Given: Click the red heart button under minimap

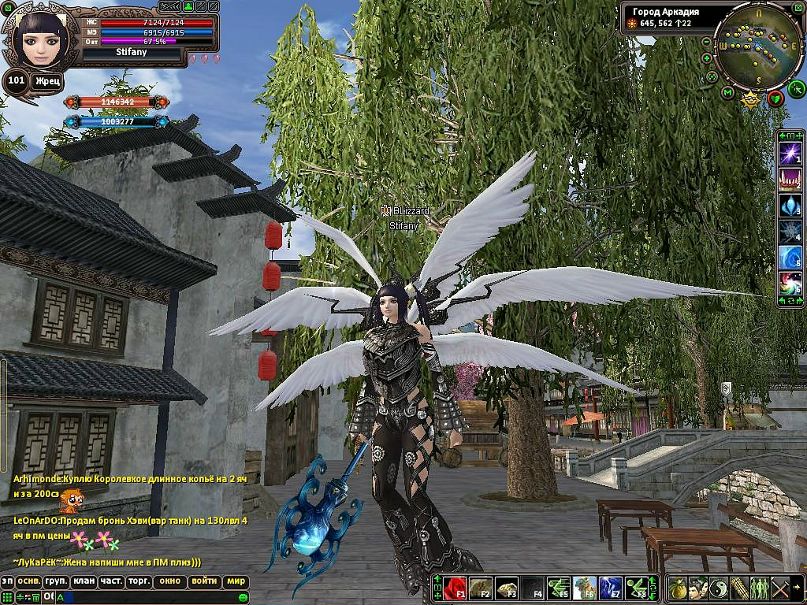Looking at the screenshot, I should 775,99.
